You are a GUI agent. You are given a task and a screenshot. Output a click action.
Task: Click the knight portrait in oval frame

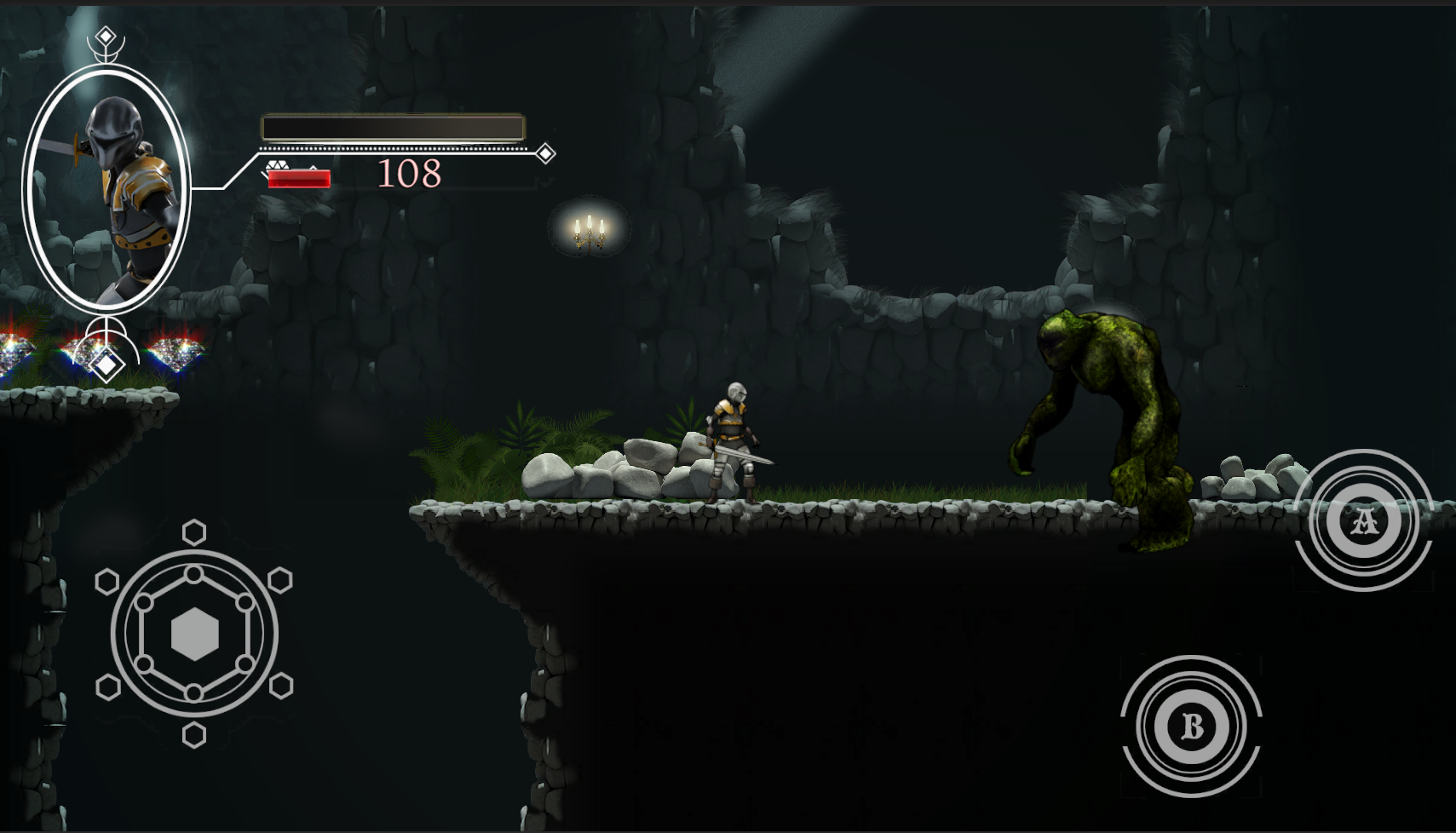106,189
